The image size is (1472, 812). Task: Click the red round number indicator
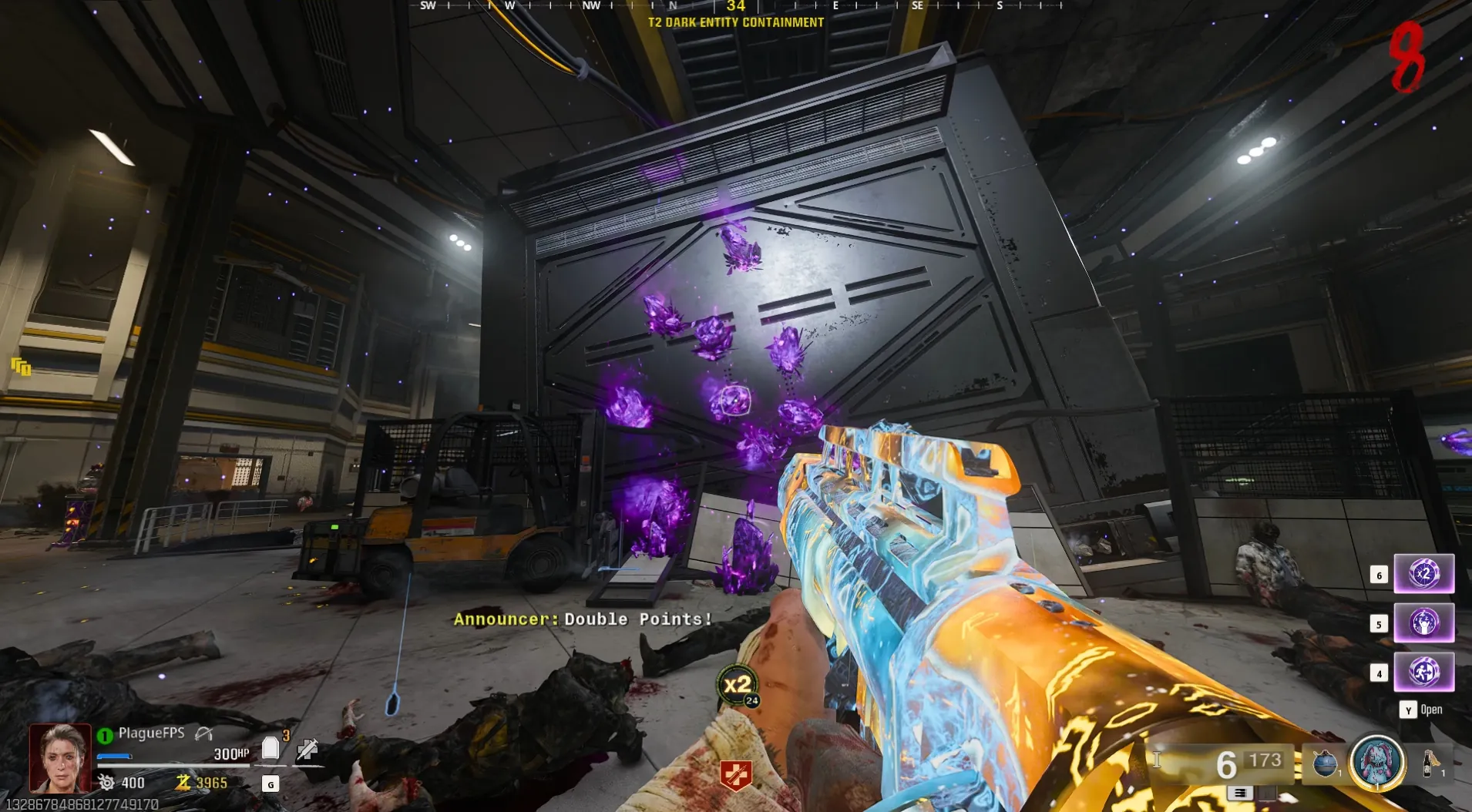coord(1407,56)
